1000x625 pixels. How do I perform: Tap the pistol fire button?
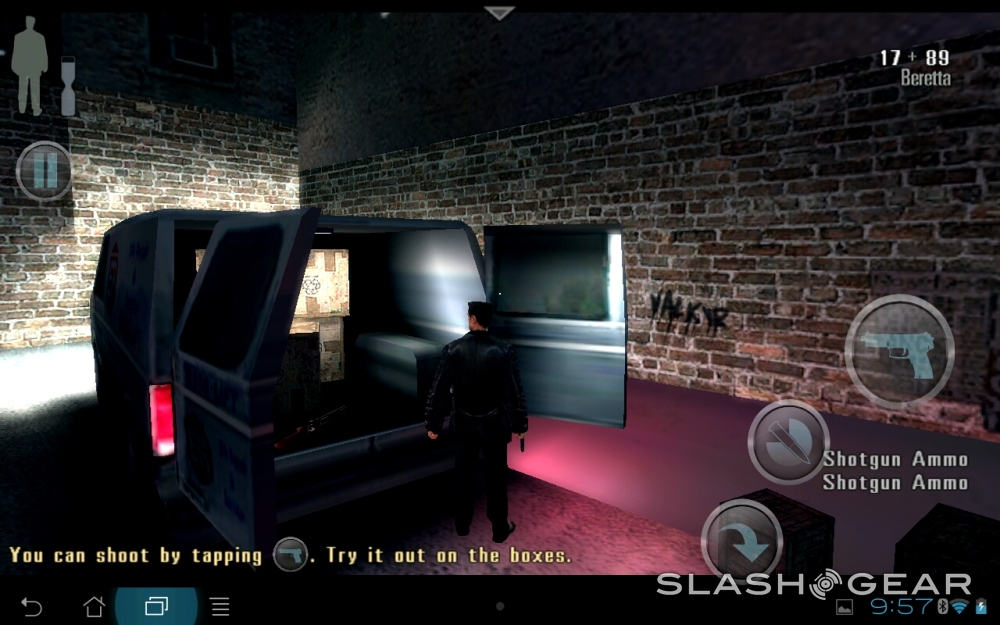[899, 350]
